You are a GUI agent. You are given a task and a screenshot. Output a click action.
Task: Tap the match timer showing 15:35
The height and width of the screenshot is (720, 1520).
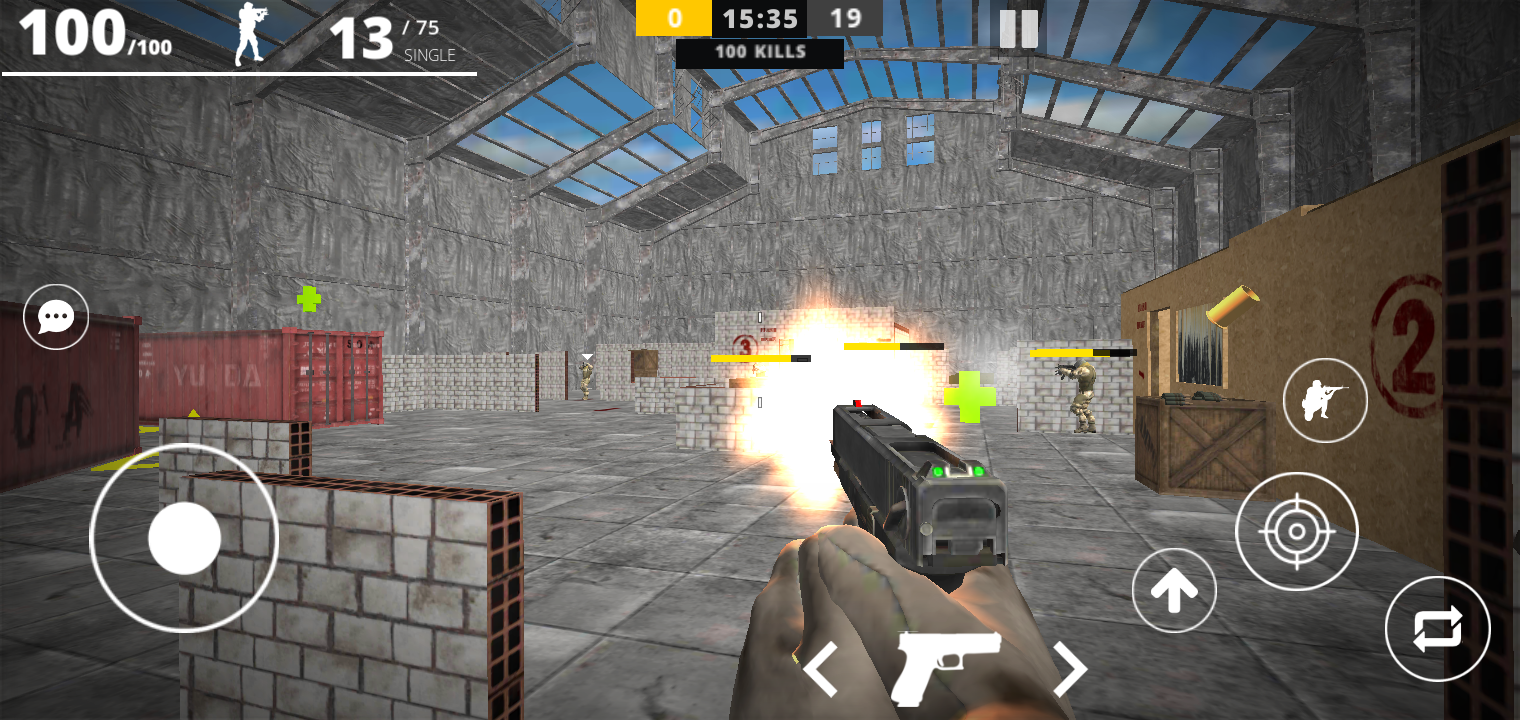click(759, 18)
